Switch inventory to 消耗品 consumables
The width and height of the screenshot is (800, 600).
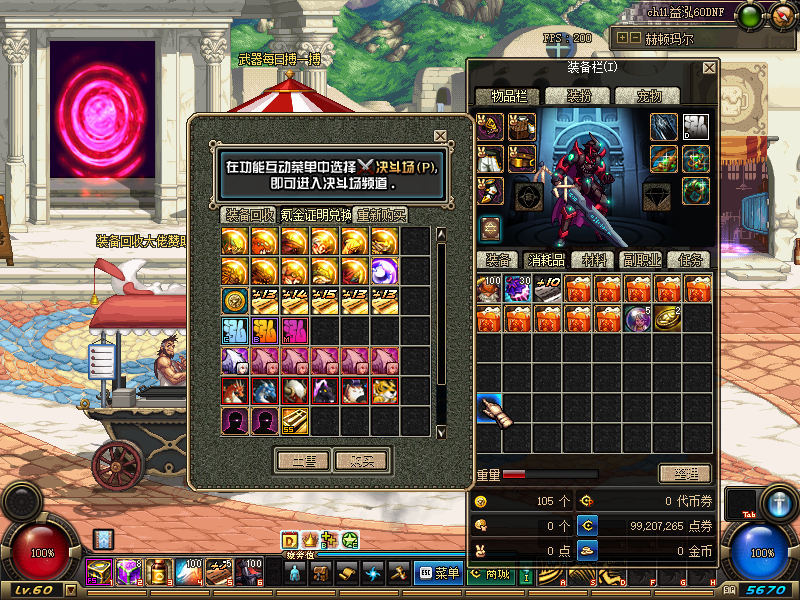546,259
